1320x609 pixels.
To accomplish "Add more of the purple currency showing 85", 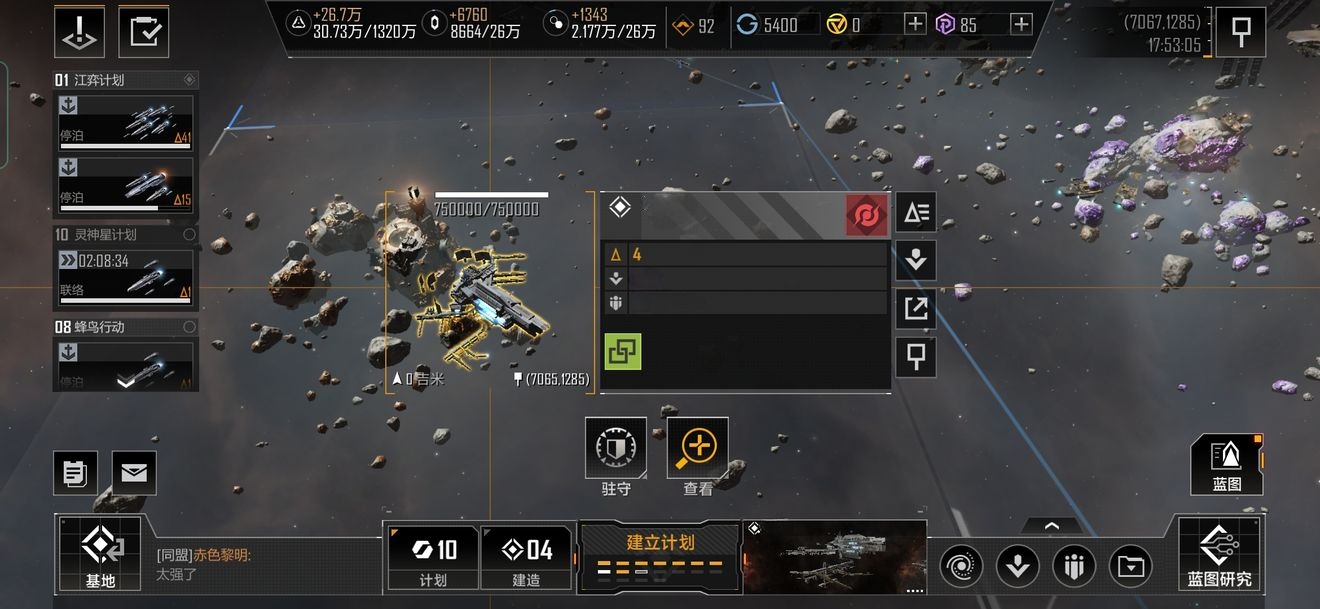I will (x=1020, y=24).
